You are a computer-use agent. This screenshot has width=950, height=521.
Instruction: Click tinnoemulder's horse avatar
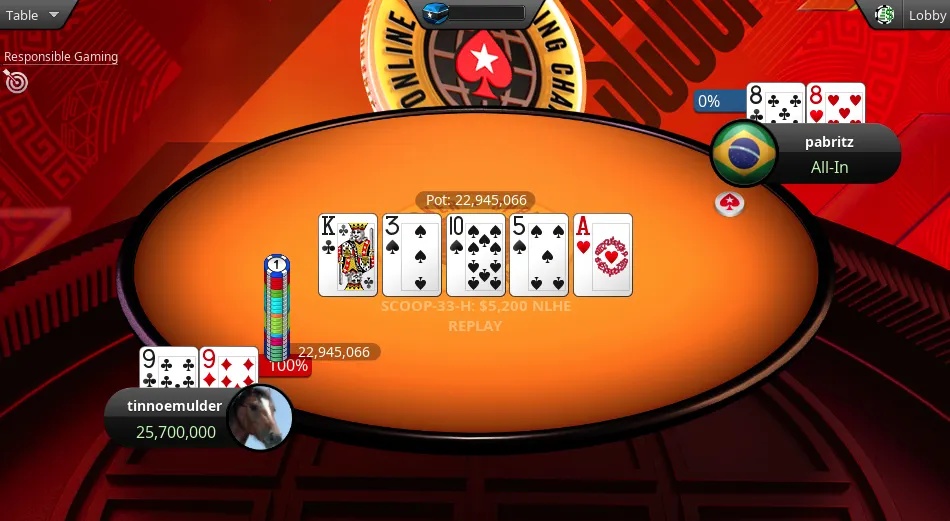pyautogui.click(x=260, y=418)
